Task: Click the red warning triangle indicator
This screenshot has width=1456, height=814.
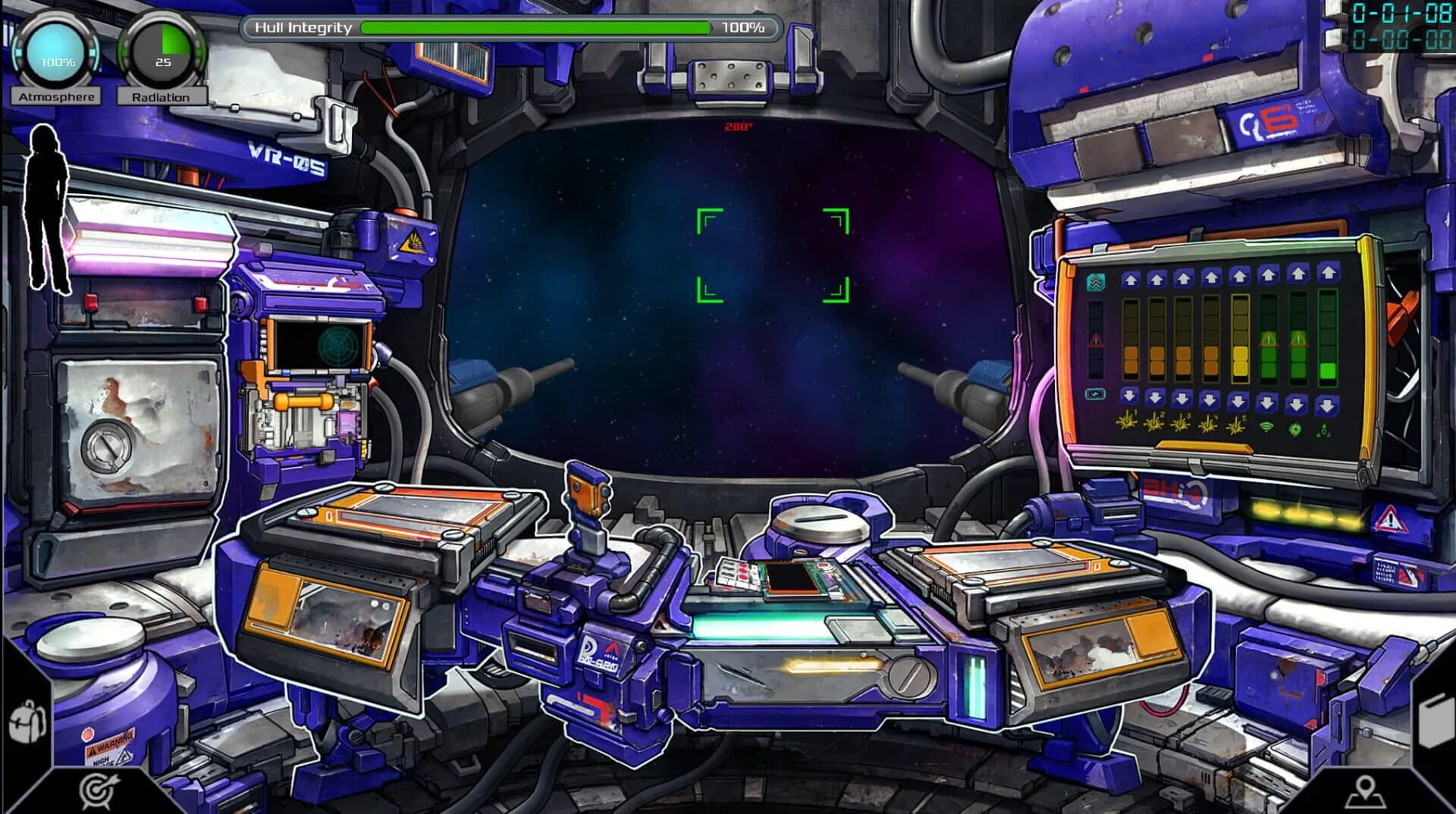Action: (x=1096, y=340)
